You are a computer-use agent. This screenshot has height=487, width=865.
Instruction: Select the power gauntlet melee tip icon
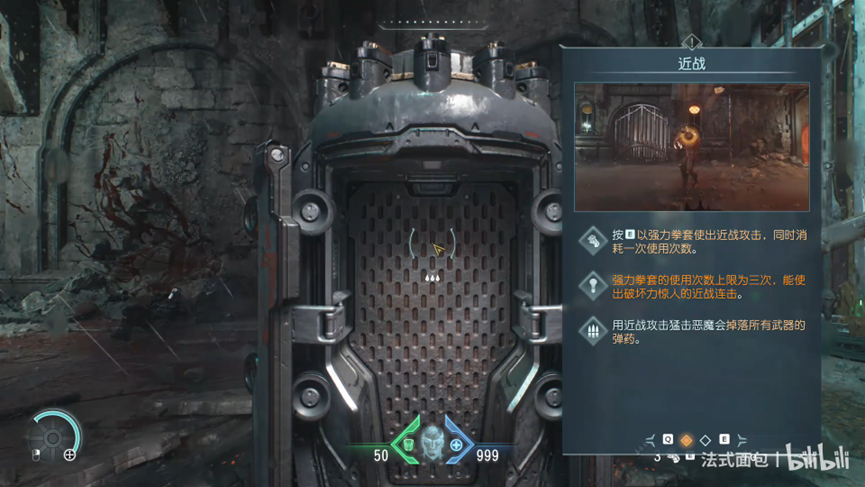pyautogui.click(x=594, y=241)
